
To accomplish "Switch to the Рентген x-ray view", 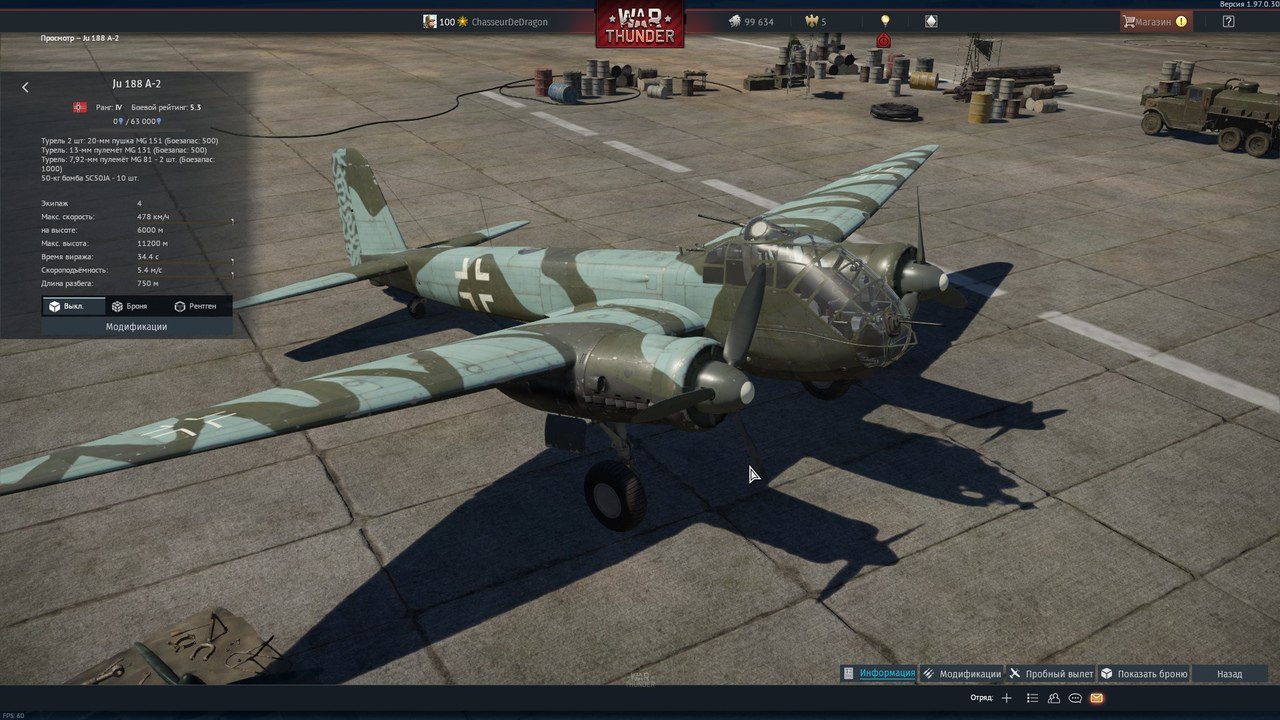I will coord(195,306).
